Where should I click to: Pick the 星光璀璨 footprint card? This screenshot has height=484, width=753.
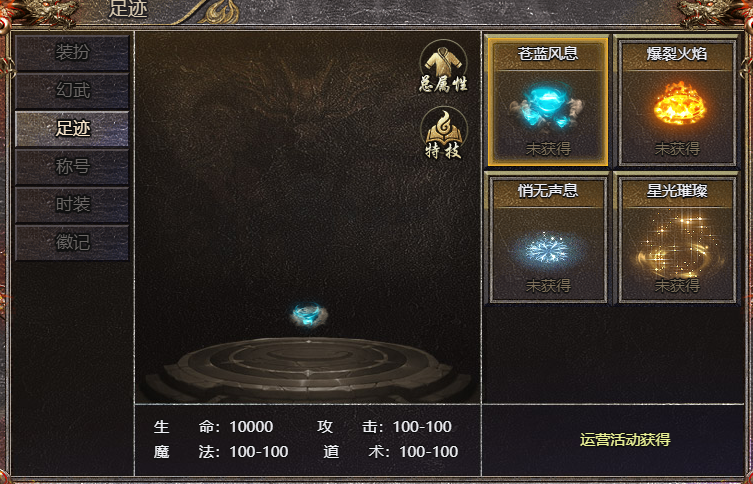pos(677,238)
